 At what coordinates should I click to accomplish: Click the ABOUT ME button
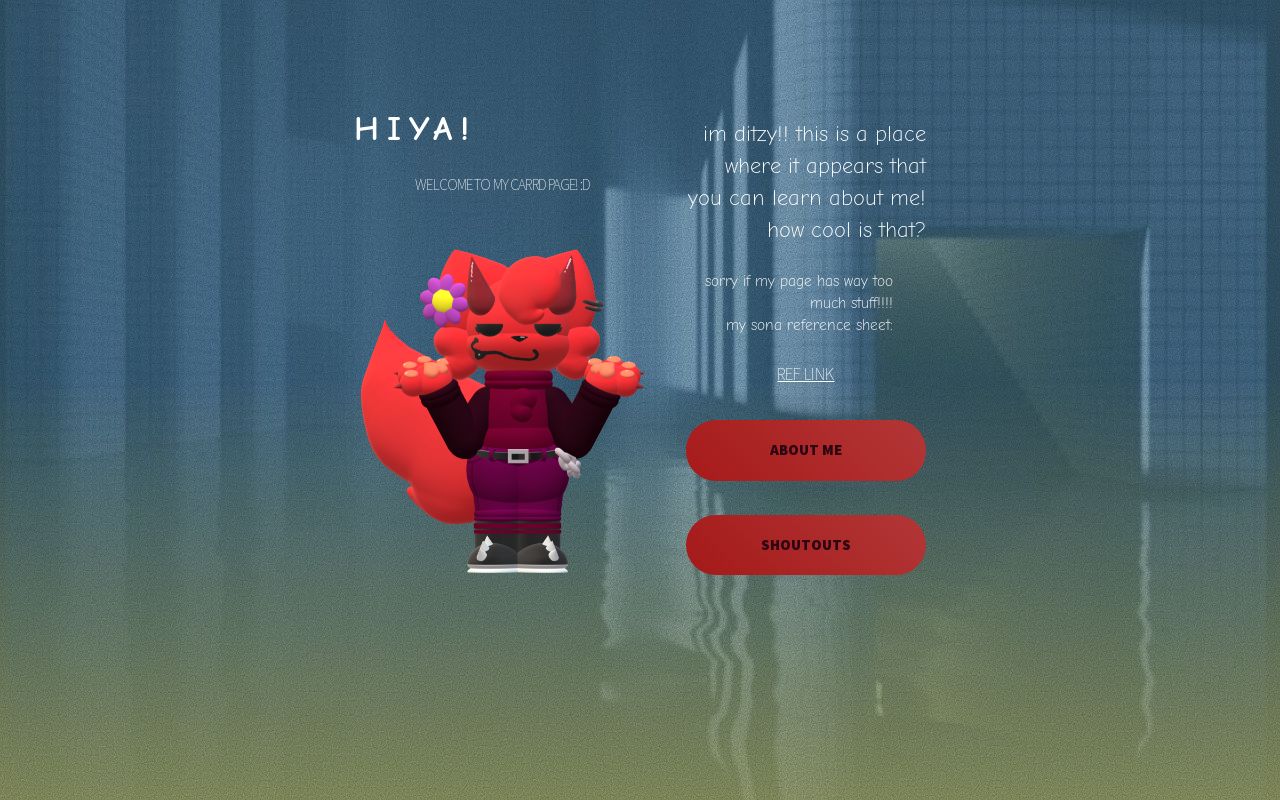point(805,450)
